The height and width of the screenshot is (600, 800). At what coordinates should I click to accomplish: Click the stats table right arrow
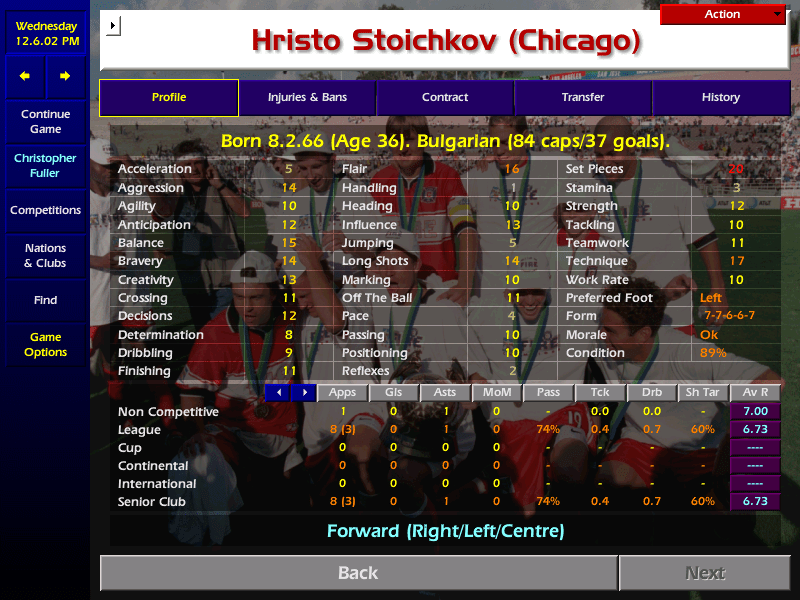(304, 393)
